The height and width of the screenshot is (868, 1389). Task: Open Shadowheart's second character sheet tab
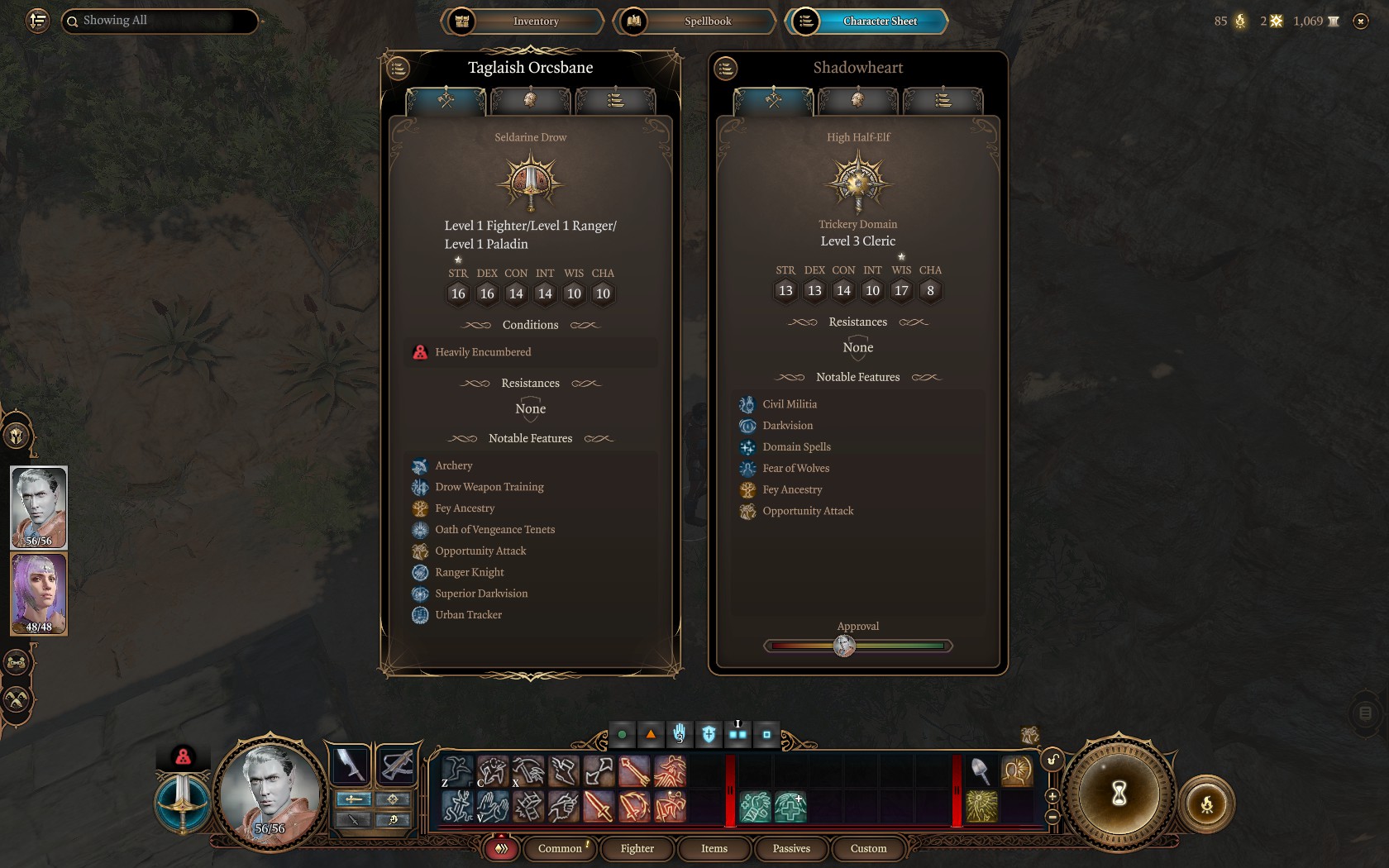[857, 101]
